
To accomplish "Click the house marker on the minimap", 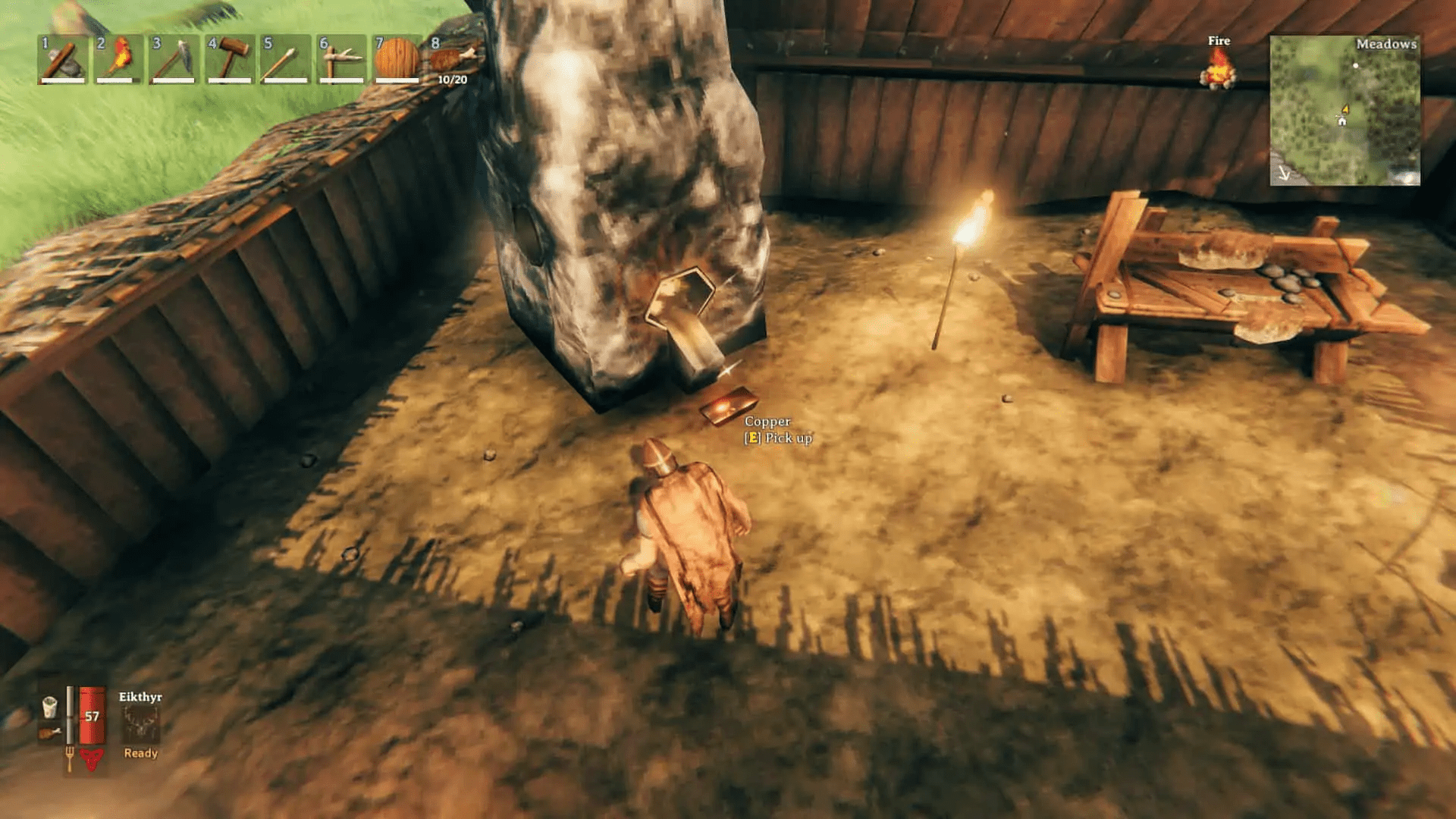I will pos(1342,122).
